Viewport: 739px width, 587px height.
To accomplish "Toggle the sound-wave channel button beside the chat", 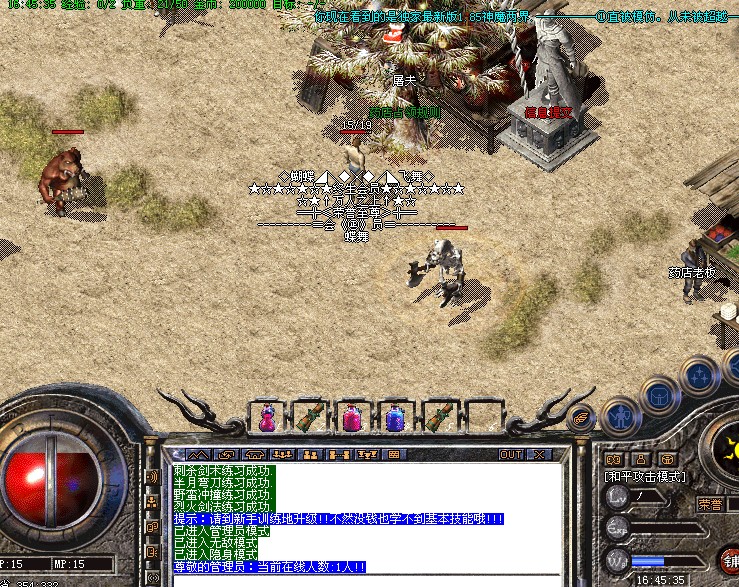I will pyautogui.click(x=152, y=477).
